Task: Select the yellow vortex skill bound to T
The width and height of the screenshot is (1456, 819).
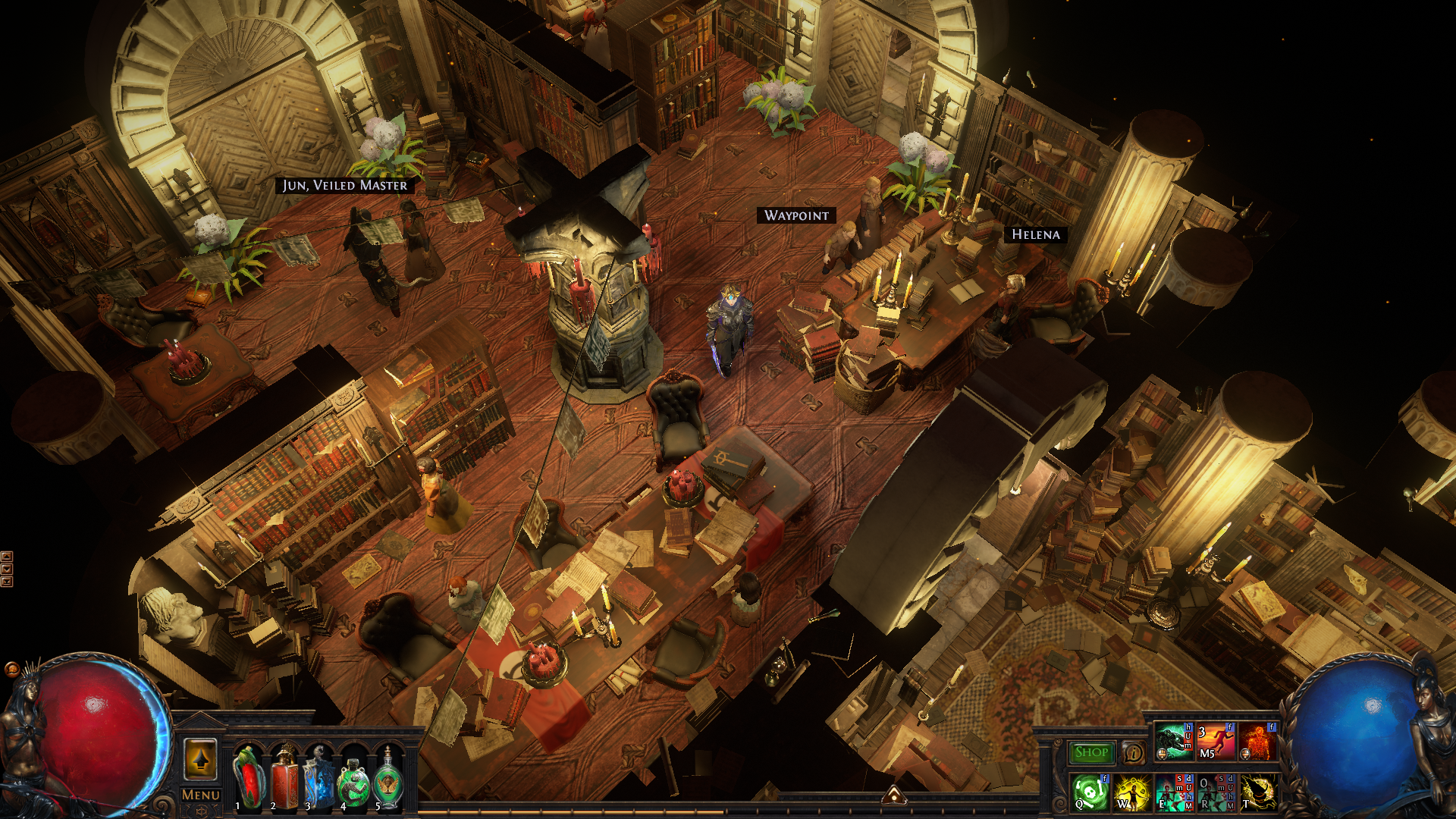Action: click(x=1258, y=792)
